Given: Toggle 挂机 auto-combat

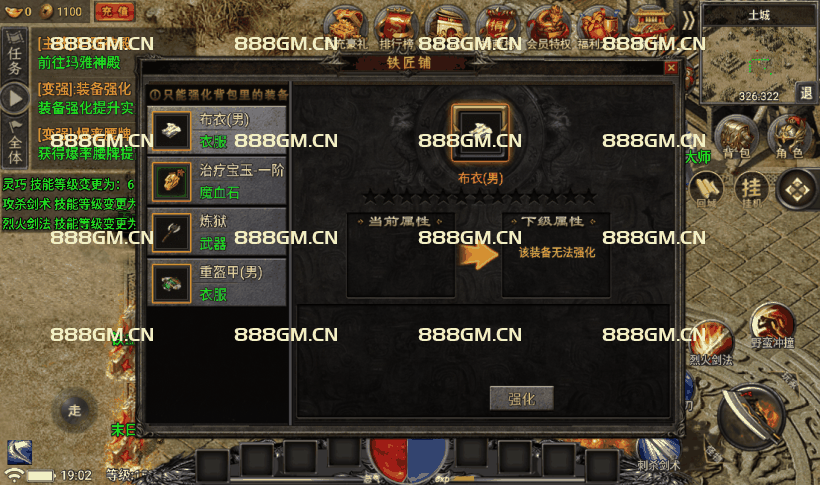Looking at the screenshot, I should tap(750, 188).
